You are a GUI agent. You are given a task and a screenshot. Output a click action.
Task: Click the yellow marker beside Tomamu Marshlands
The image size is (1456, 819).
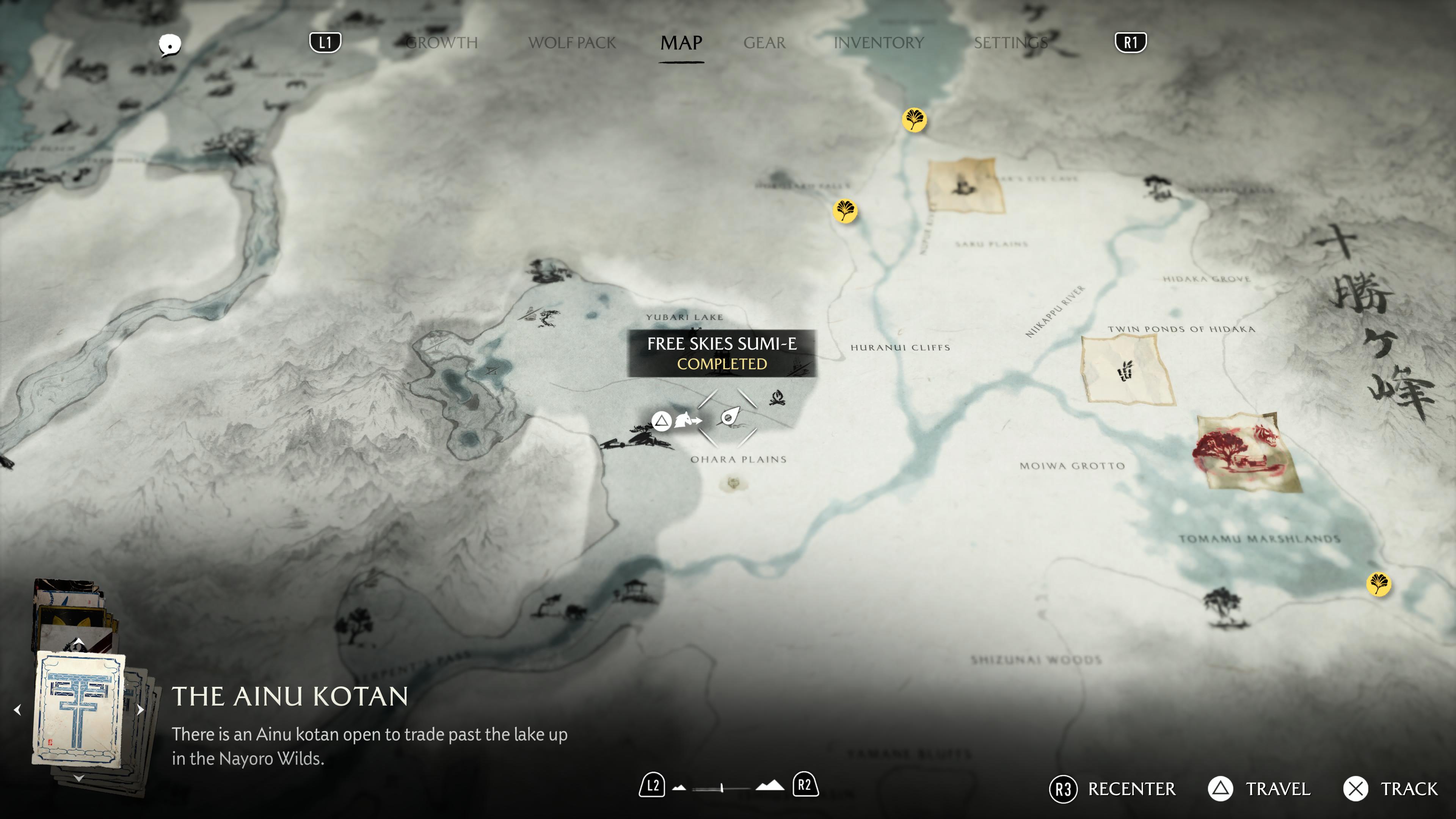click(1378, 584)
